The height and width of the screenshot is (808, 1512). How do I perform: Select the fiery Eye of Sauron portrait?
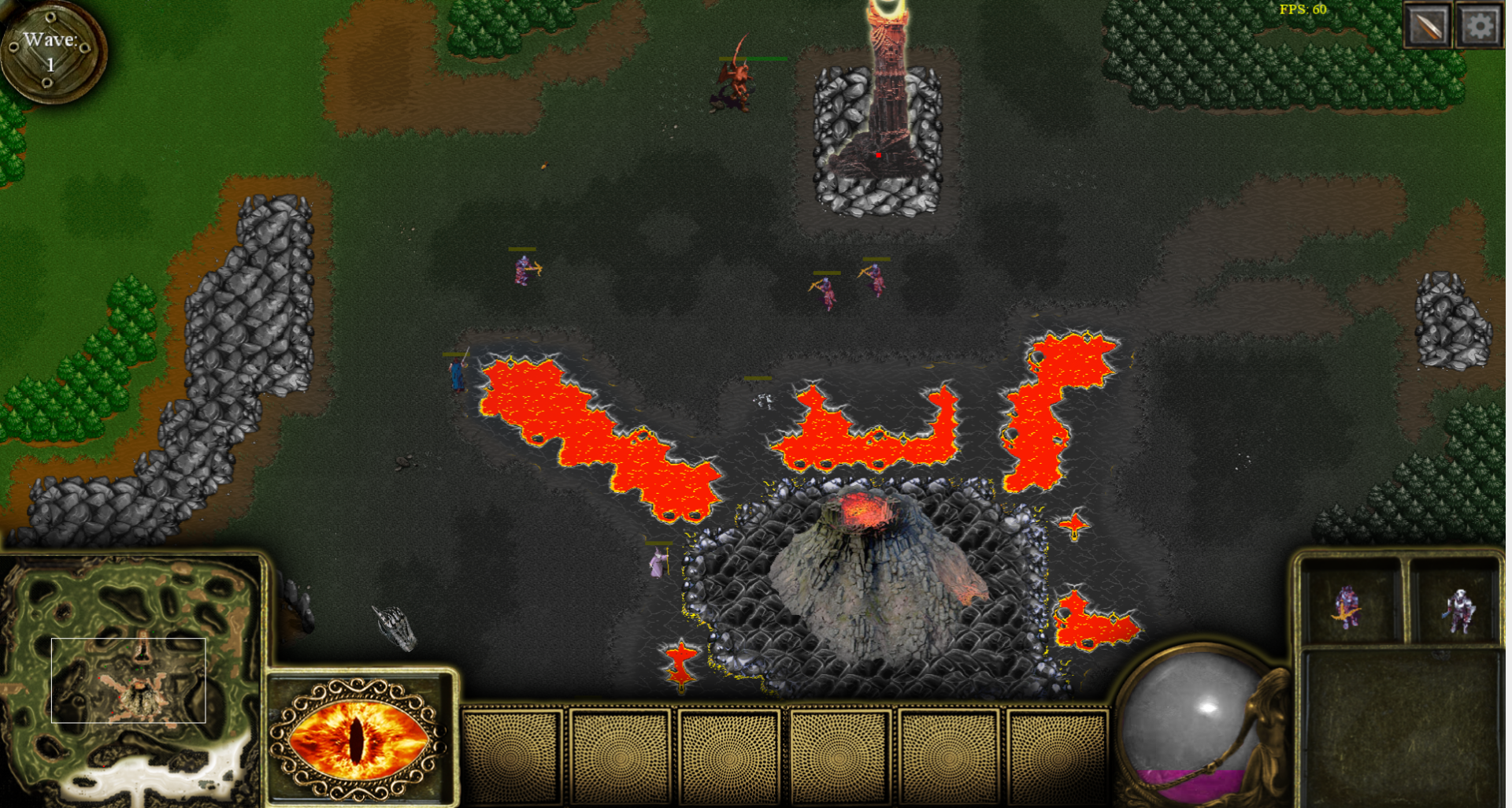(359, 739)
